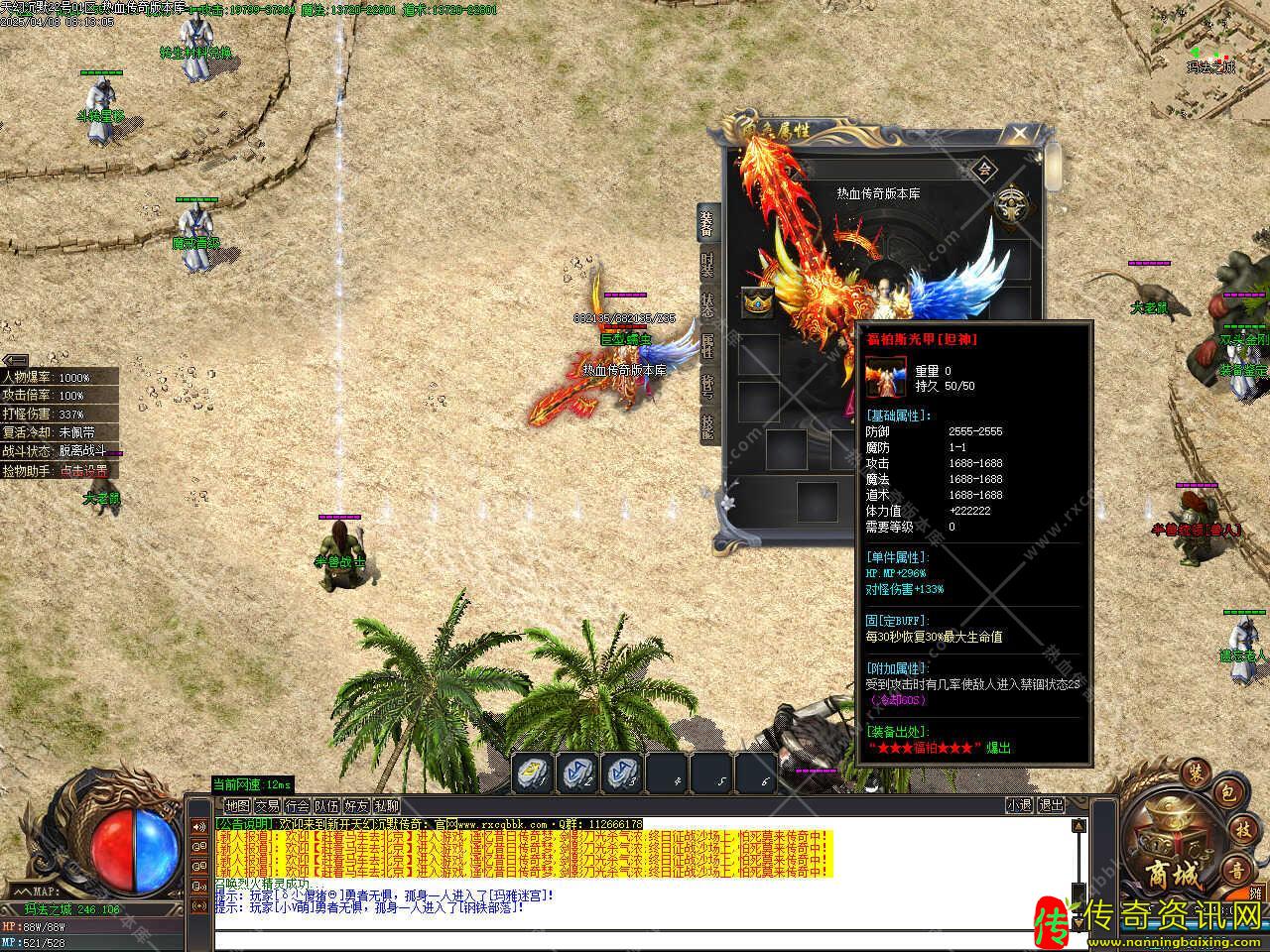Switch to the 技能 skills tab

tap(707, 426)
